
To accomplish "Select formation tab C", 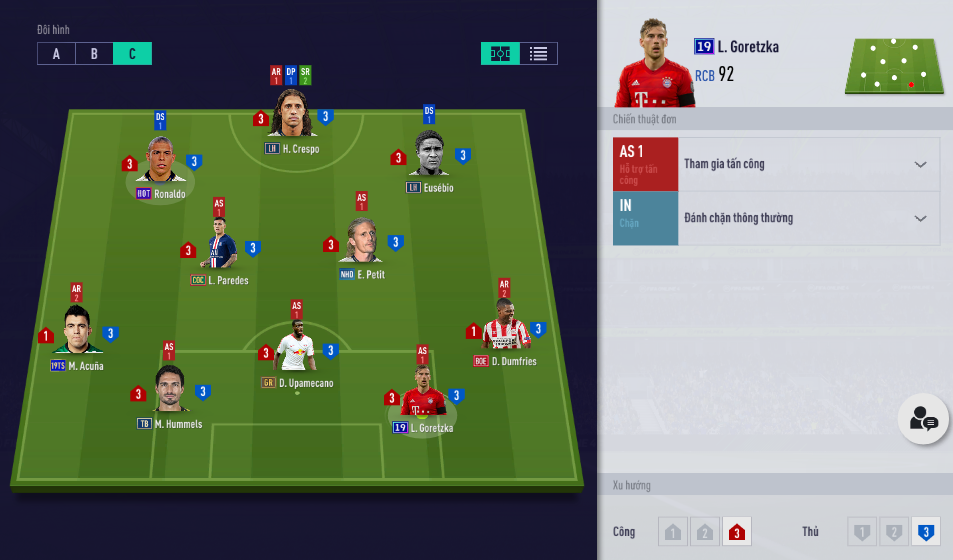I will pos(132,54).
